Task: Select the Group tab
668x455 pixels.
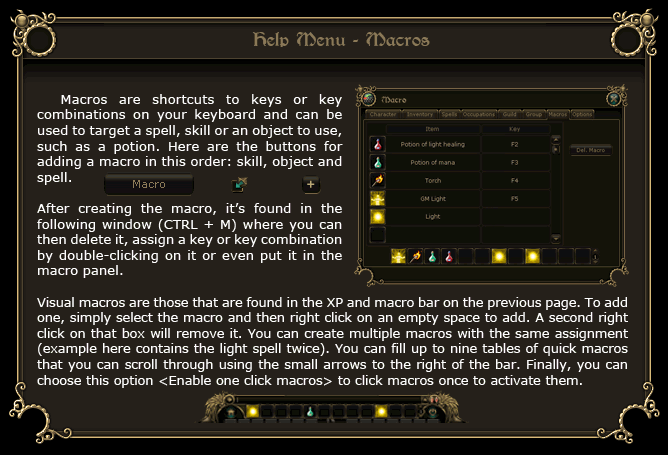Action: tap(534, 115)
